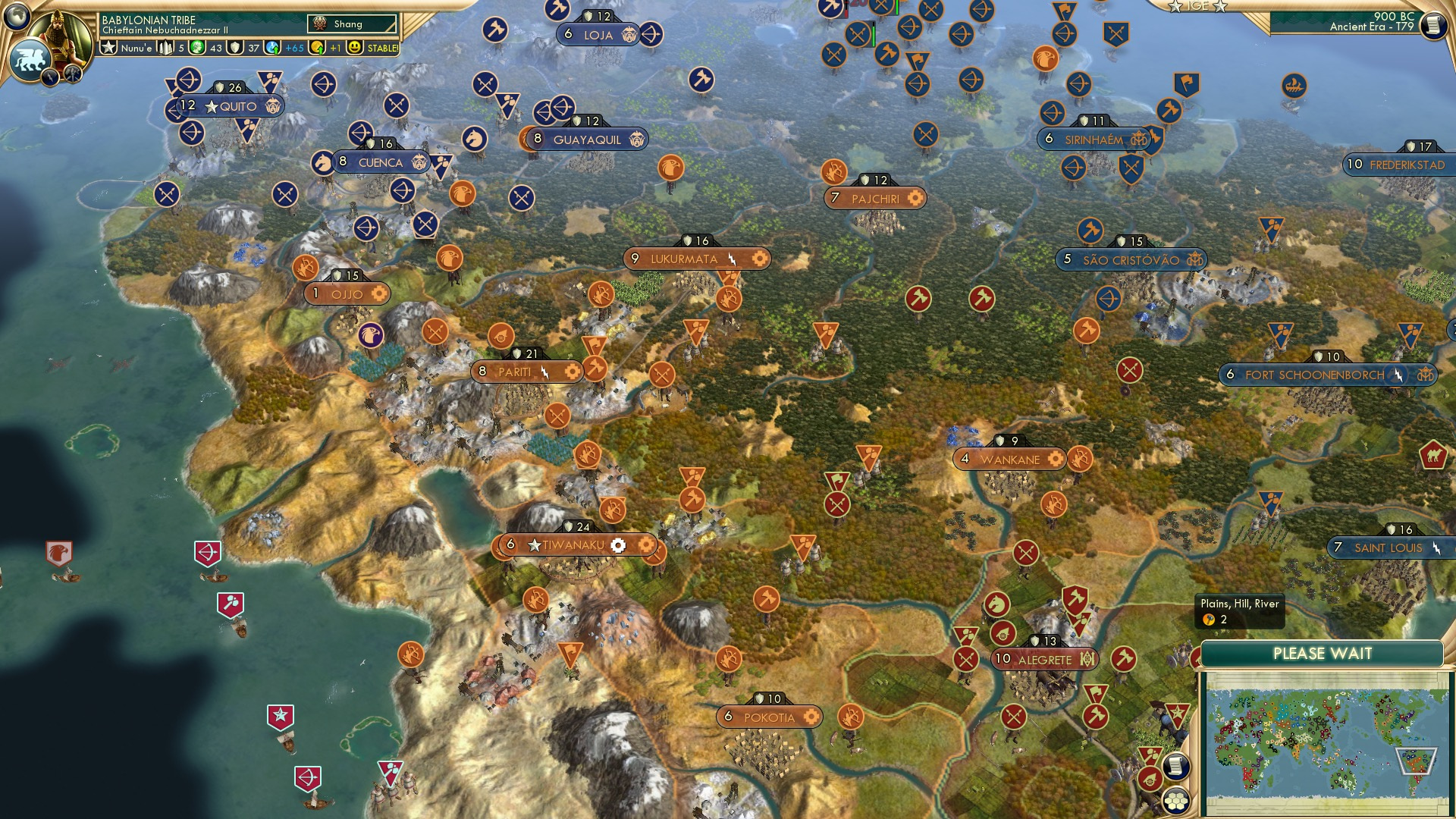Click the STABLE happiness face icon

click(x=353, y=48)
